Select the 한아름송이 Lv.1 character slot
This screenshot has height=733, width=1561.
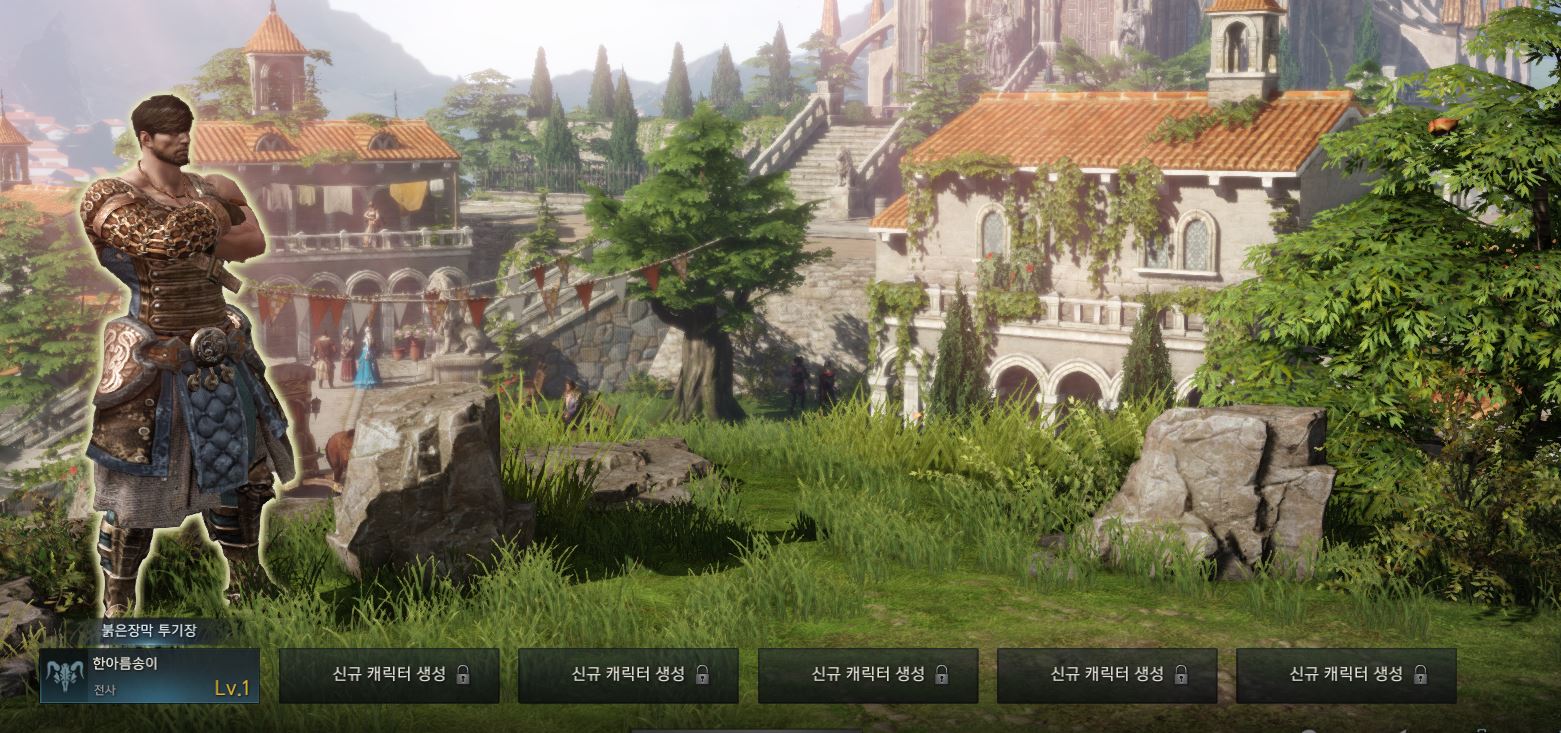coord(150,675)
